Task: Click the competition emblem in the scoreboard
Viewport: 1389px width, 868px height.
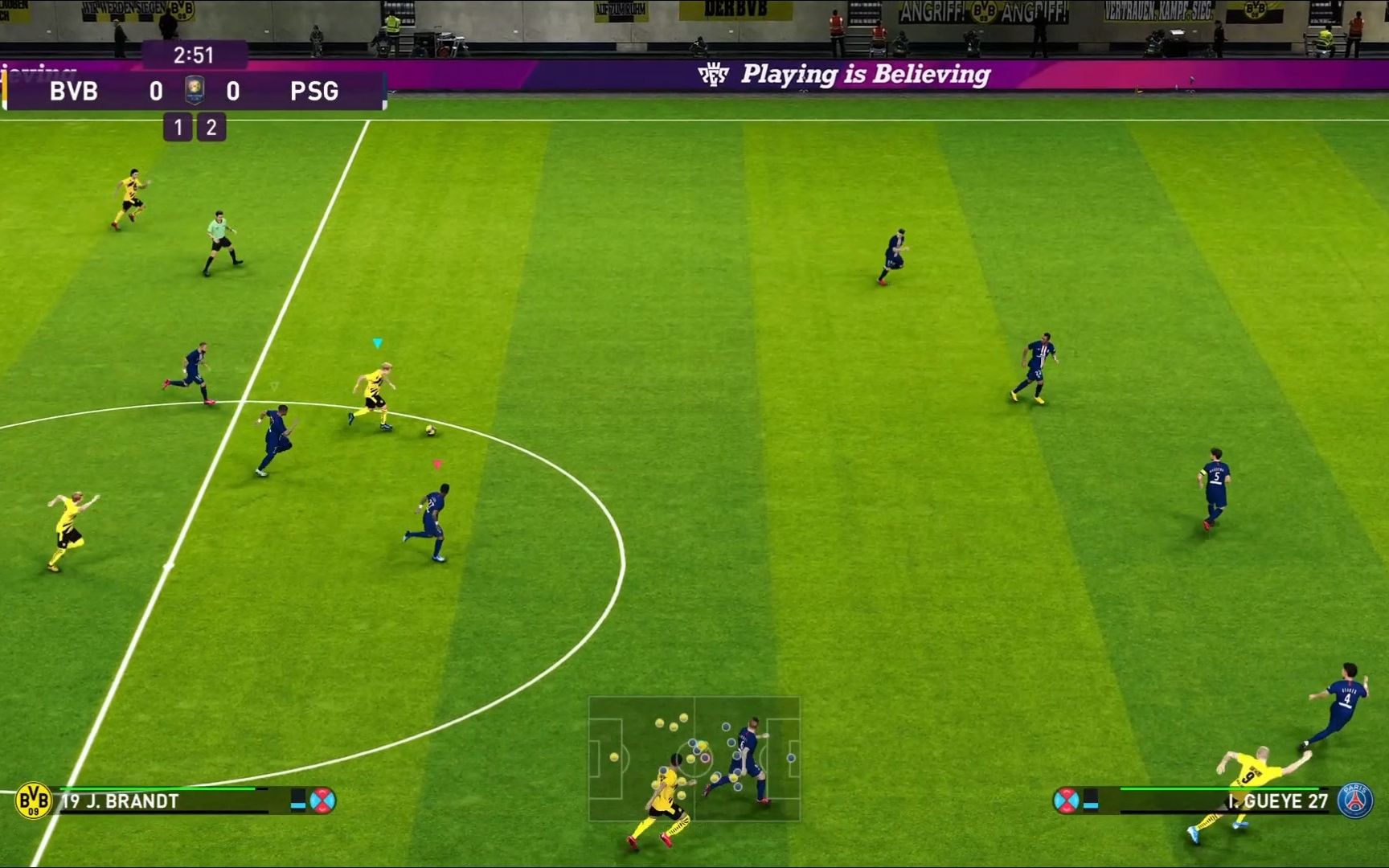Action: [x=195, y=90]
